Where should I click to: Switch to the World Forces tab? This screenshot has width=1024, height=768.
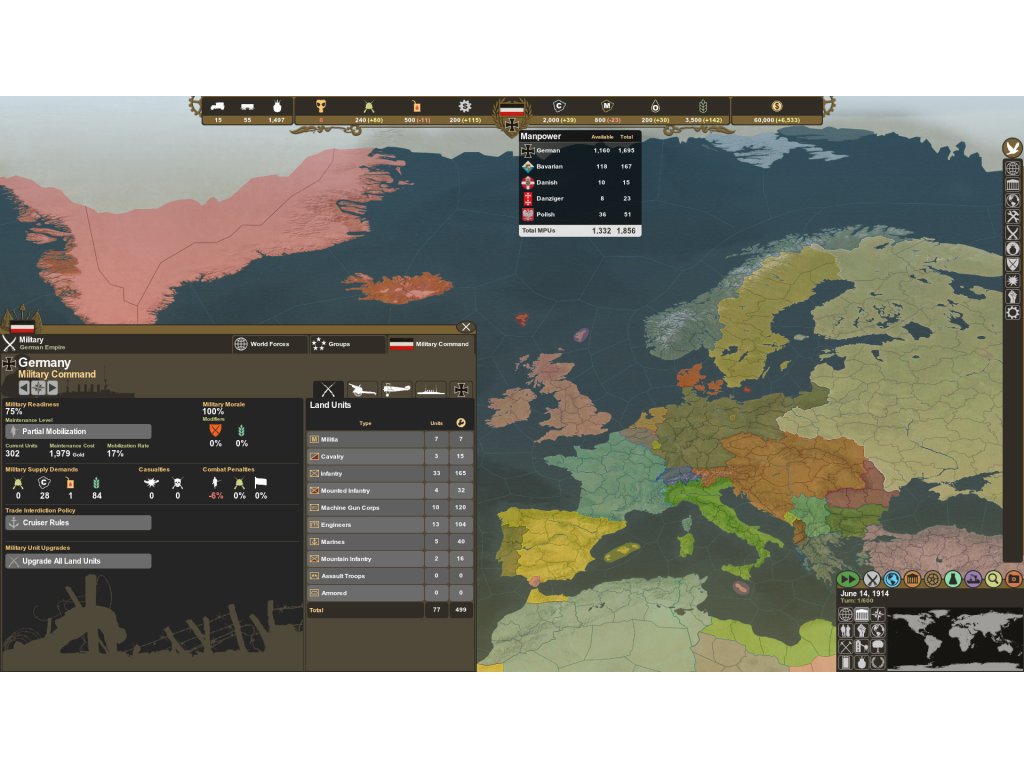[x=270, y=344]
